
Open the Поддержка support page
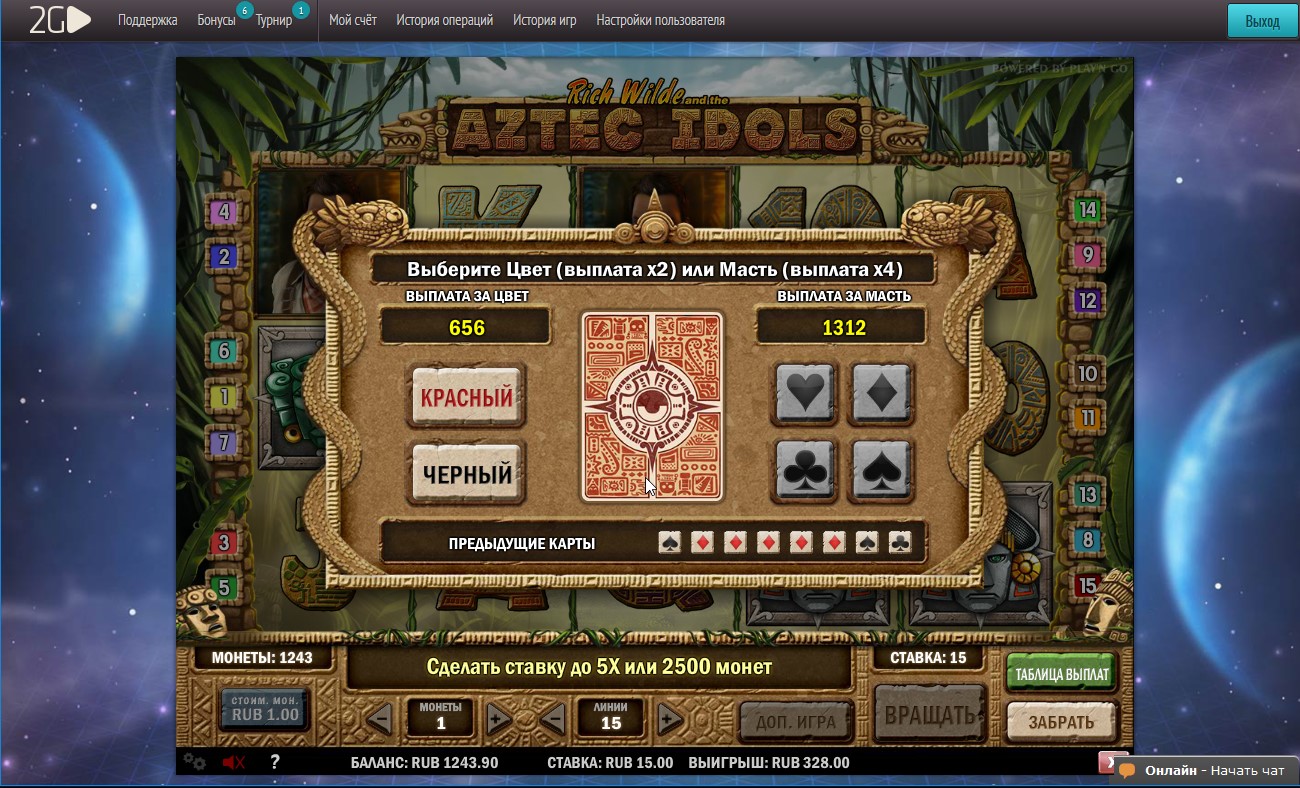[147, 20]
